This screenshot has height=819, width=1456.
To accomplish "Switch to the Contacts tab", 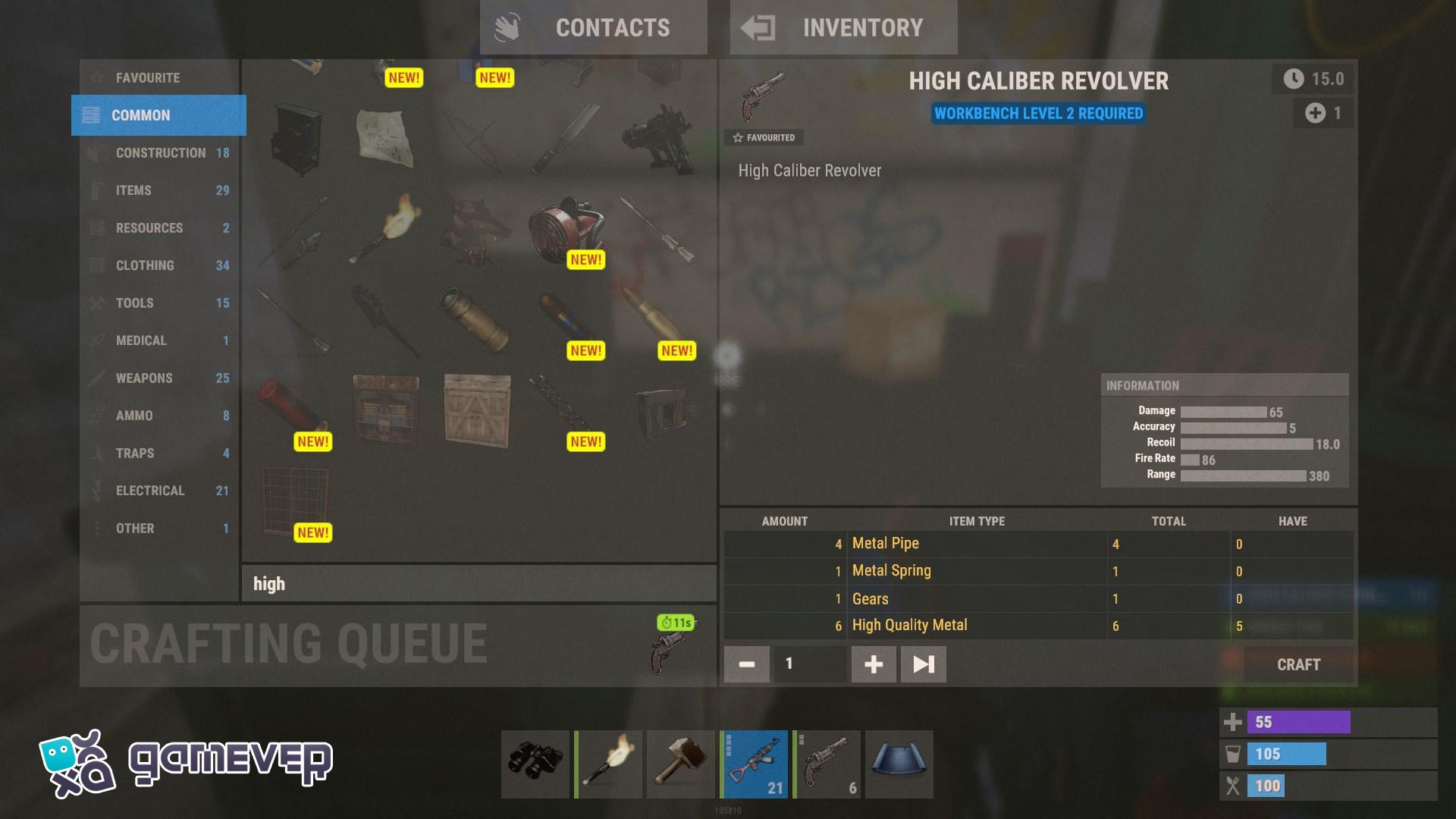I will coord(594,27).
